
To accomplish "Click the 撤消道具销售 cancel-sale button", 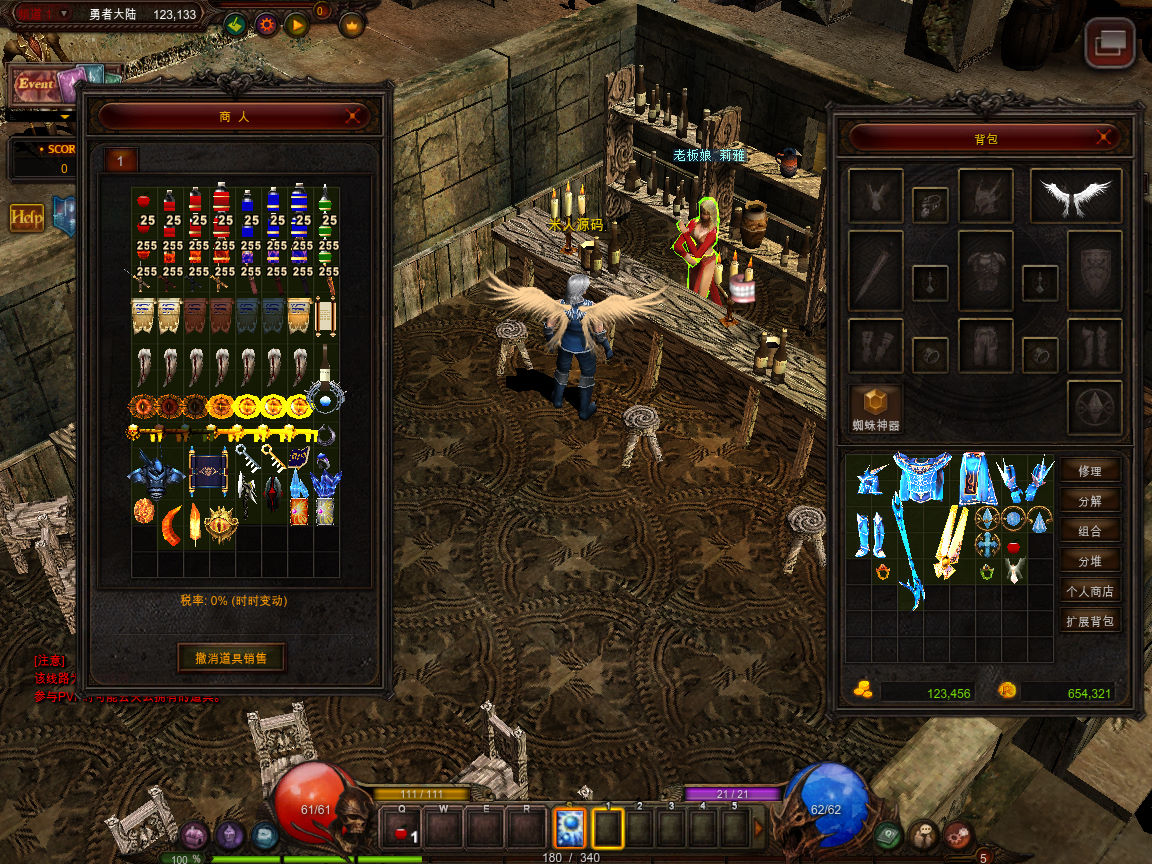I will [x=232, y=657].
